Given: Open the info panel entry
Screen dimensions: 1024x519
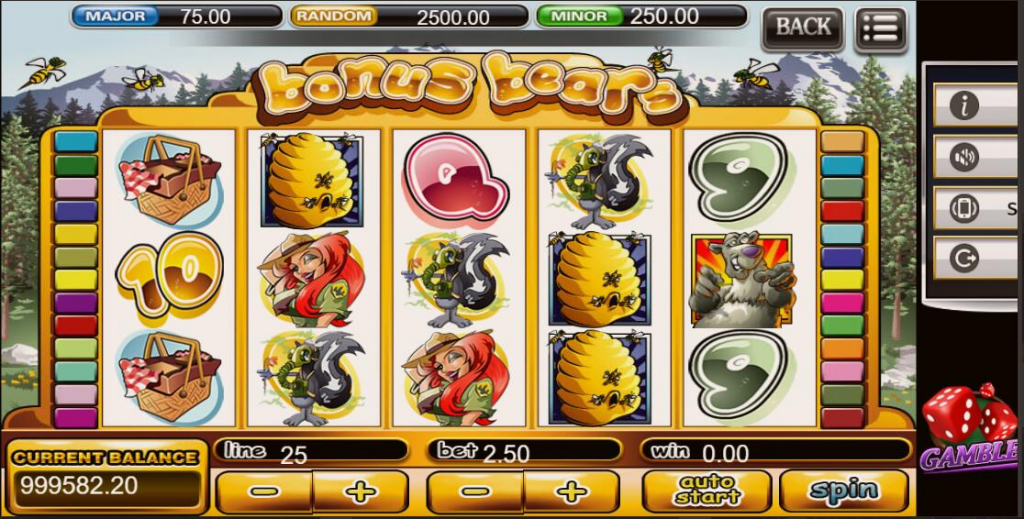Looking at the screenshot, I should coord(964,105).
